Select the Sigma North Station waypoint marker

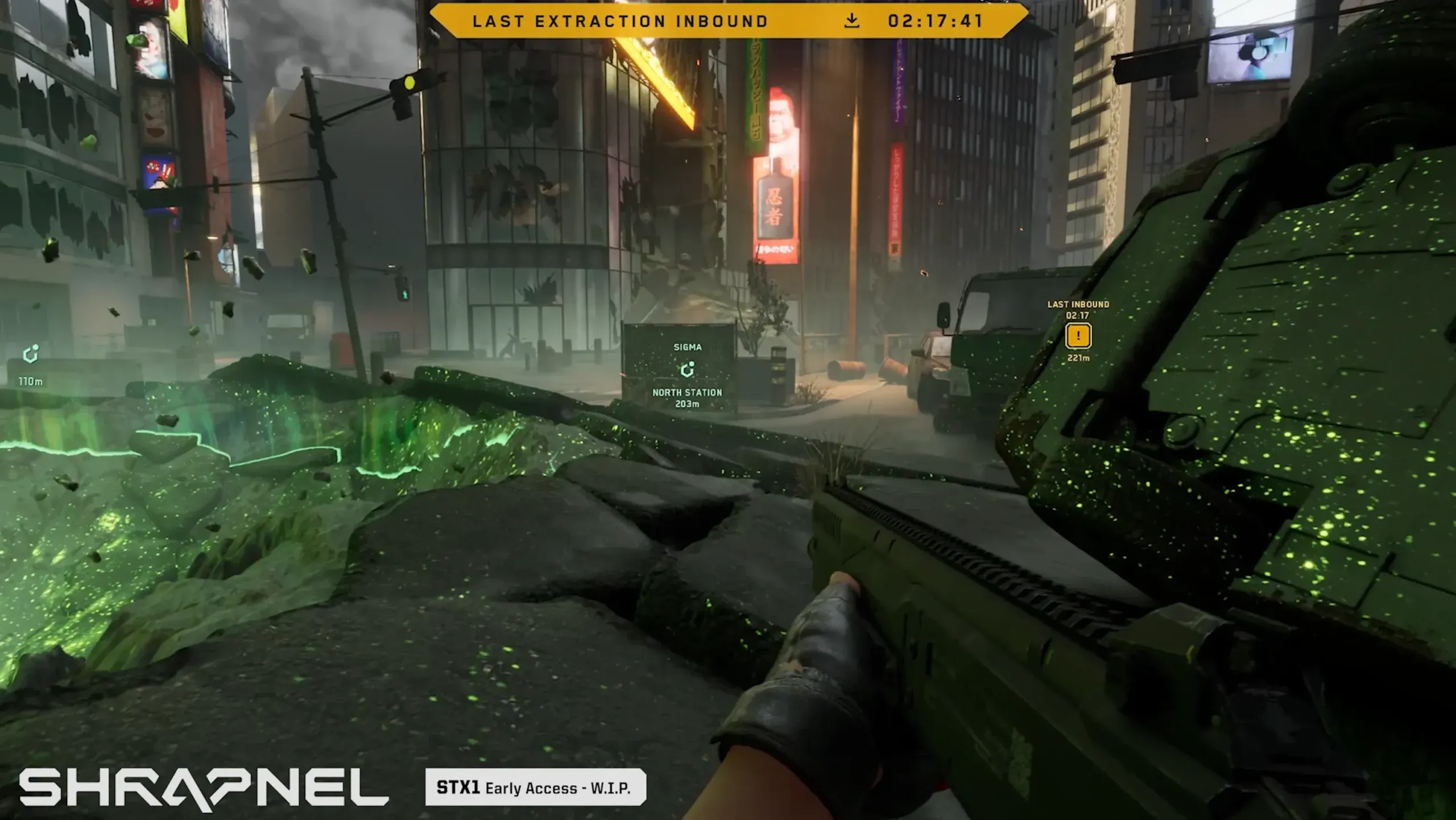click(687, 370)
